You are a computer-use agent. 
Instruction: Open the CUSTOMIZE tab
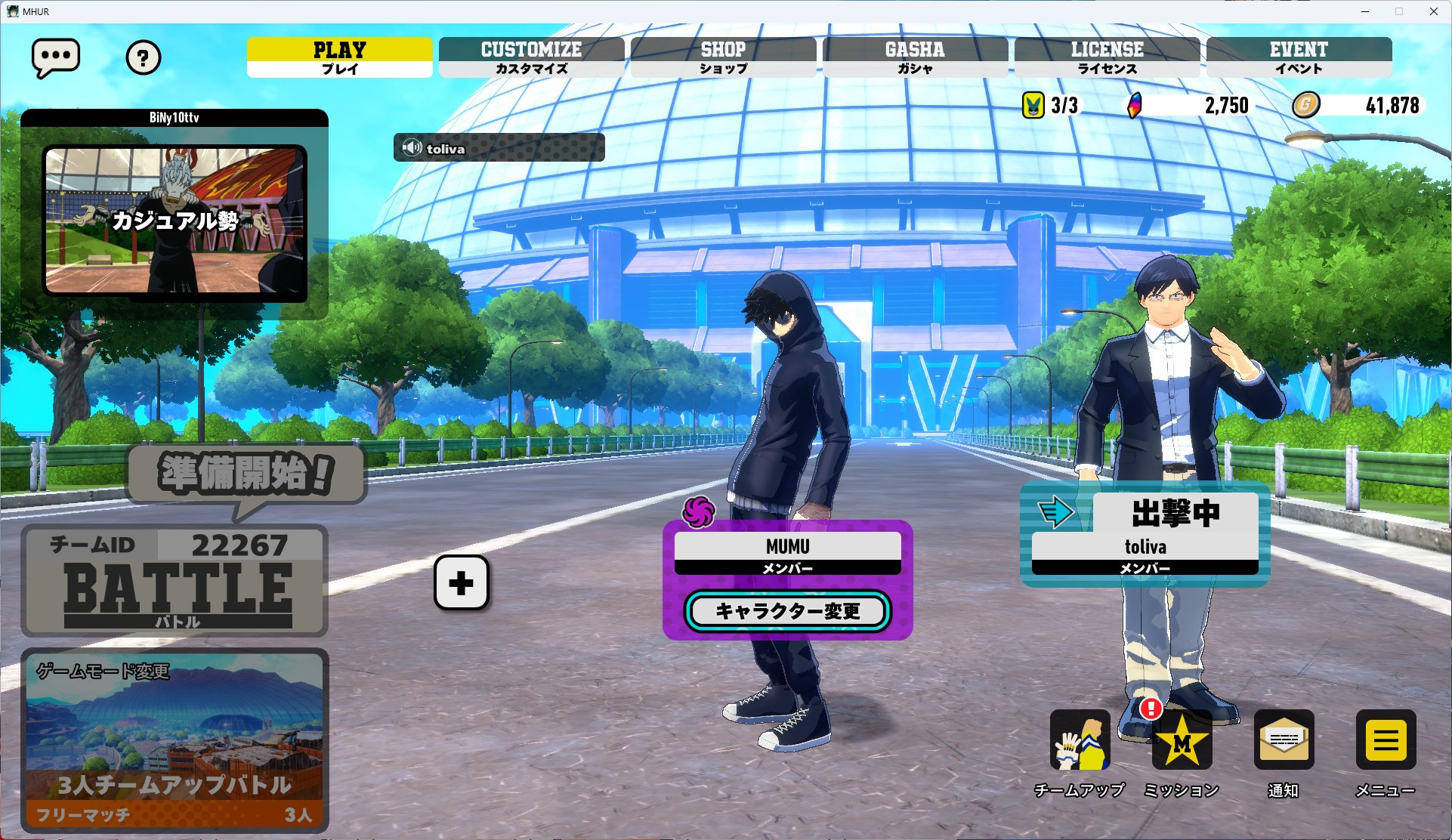pos(531,57)
